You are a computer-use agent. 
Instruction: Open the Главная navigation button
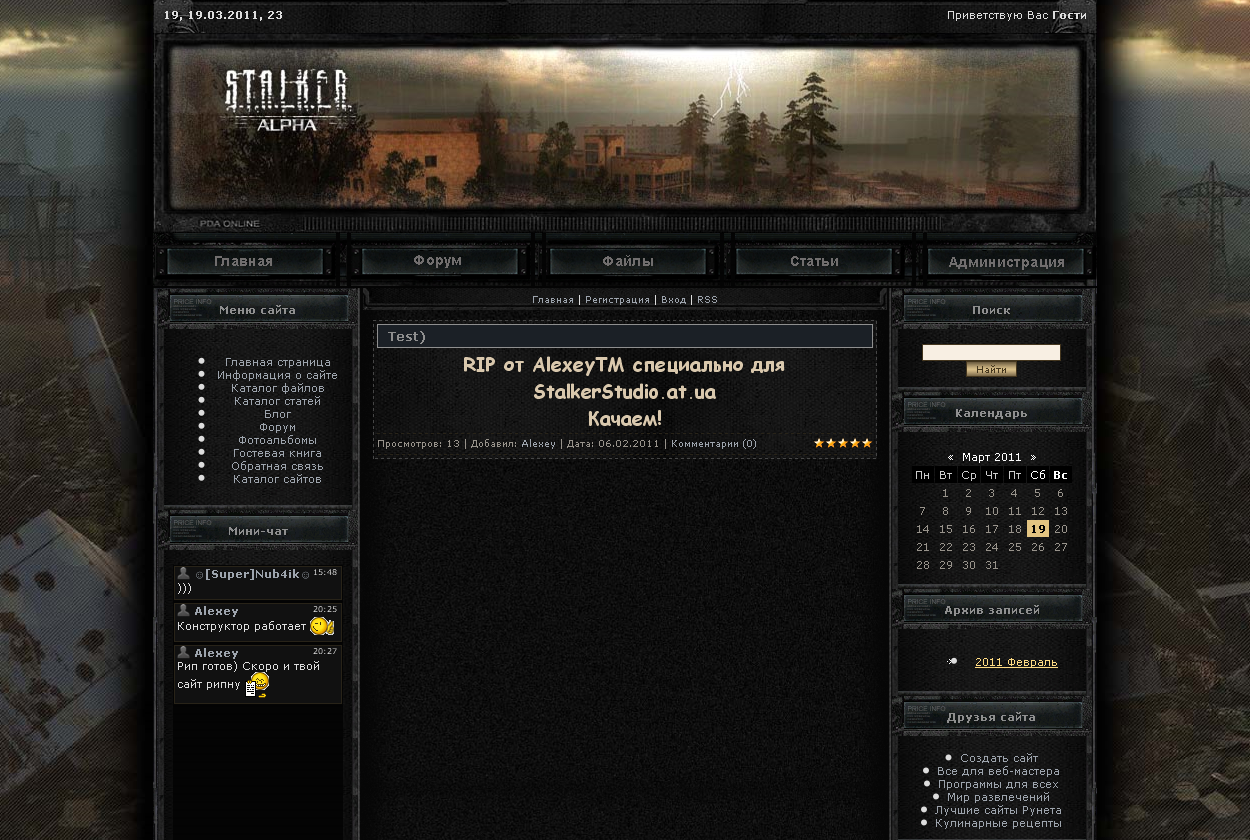point(244,262)
